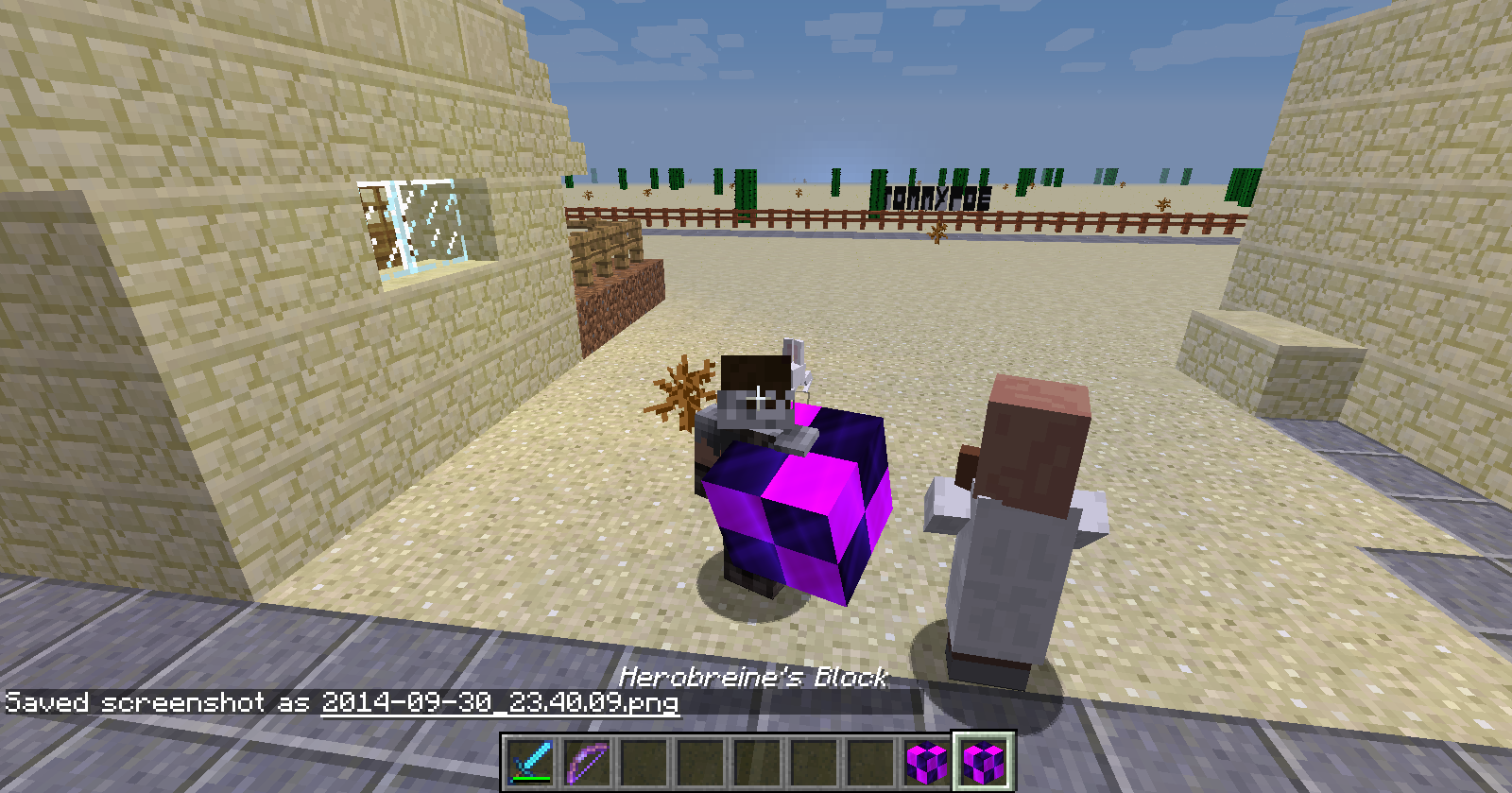Image resolution: width=1512 pixels, height=793 pixels.
Task: Click the sign spelling TOMMYPOE in the distance
Action: [x=936, y=196]
